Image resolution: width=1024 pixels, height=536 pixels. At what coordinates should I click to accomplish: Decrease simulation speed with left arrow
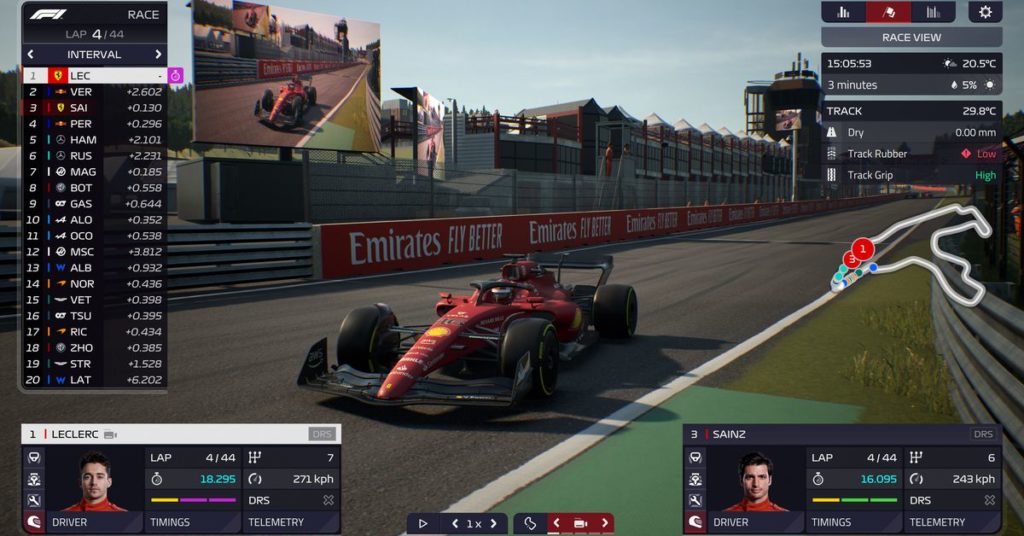click(x=456, y=523)
